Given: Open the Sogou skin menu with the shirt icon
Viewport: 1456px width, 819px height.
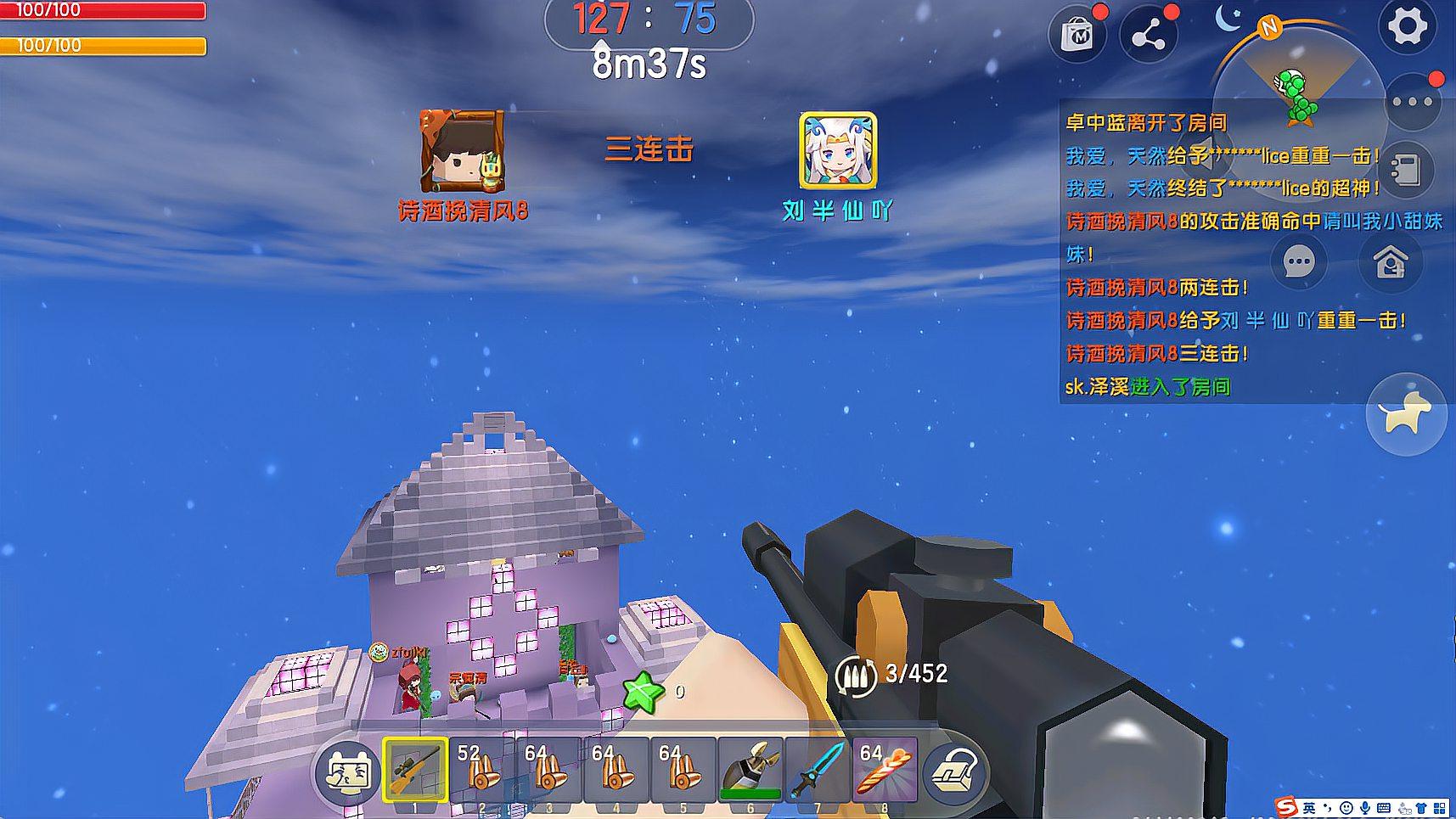Looking at the screenshot, I should tap(1421, 808).
